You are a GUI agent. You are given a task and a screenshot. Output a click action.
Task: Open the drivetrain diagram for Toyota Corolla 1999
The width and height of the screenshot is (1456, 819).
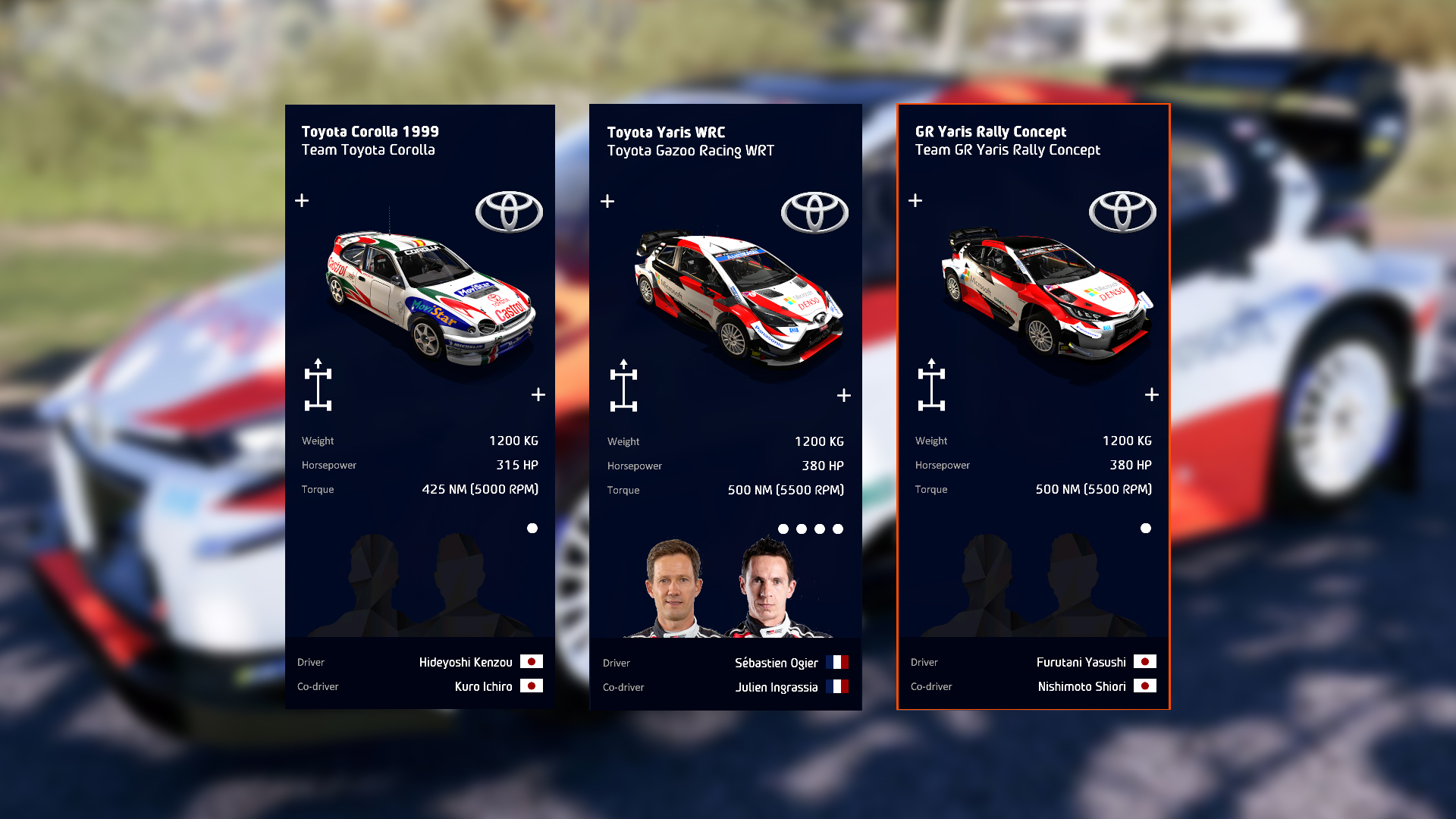click(320, 385)
